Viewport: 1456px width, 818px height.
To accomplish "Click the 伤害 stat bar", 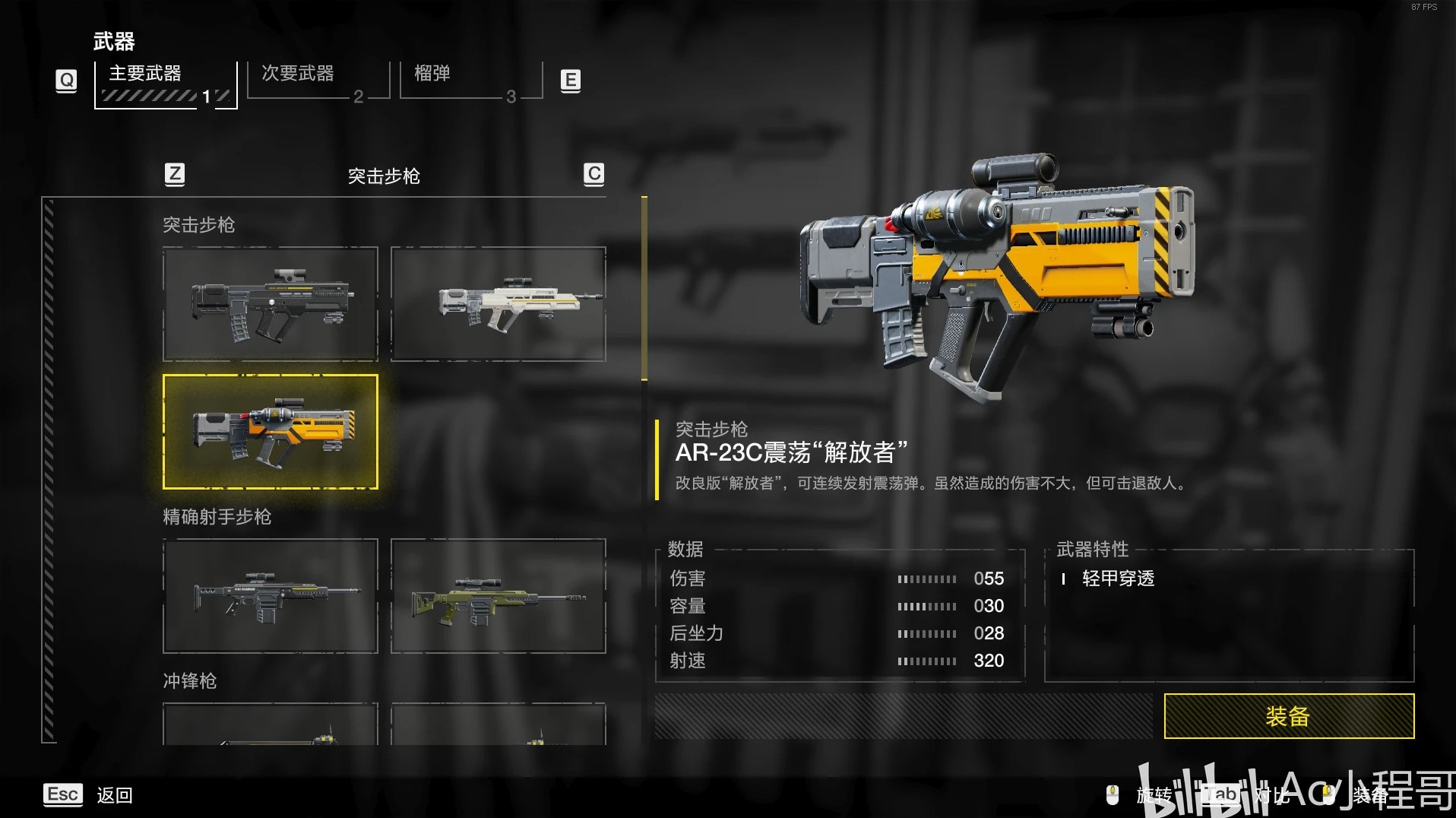I will click(x=927, y=579).
